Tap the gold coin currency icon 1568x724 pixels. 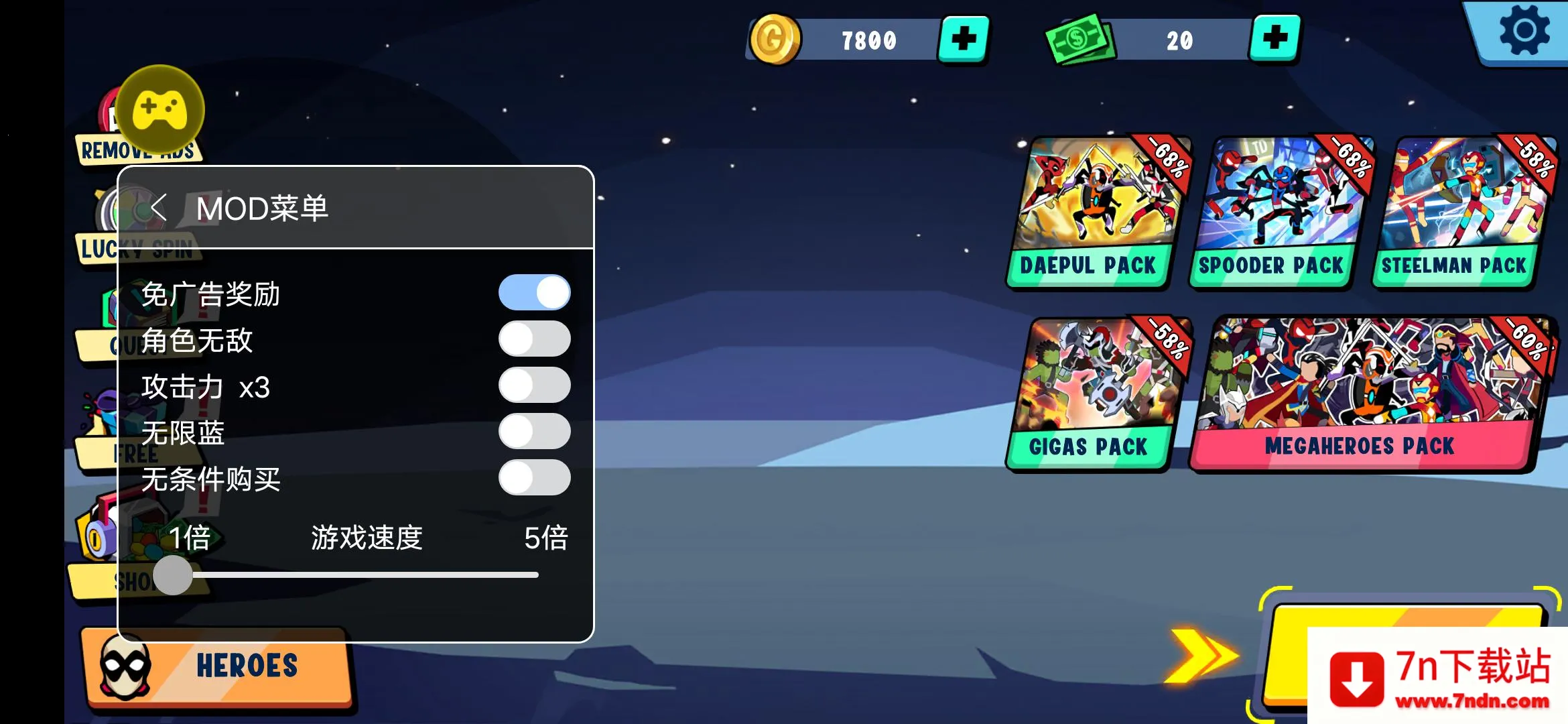[775, 39]
